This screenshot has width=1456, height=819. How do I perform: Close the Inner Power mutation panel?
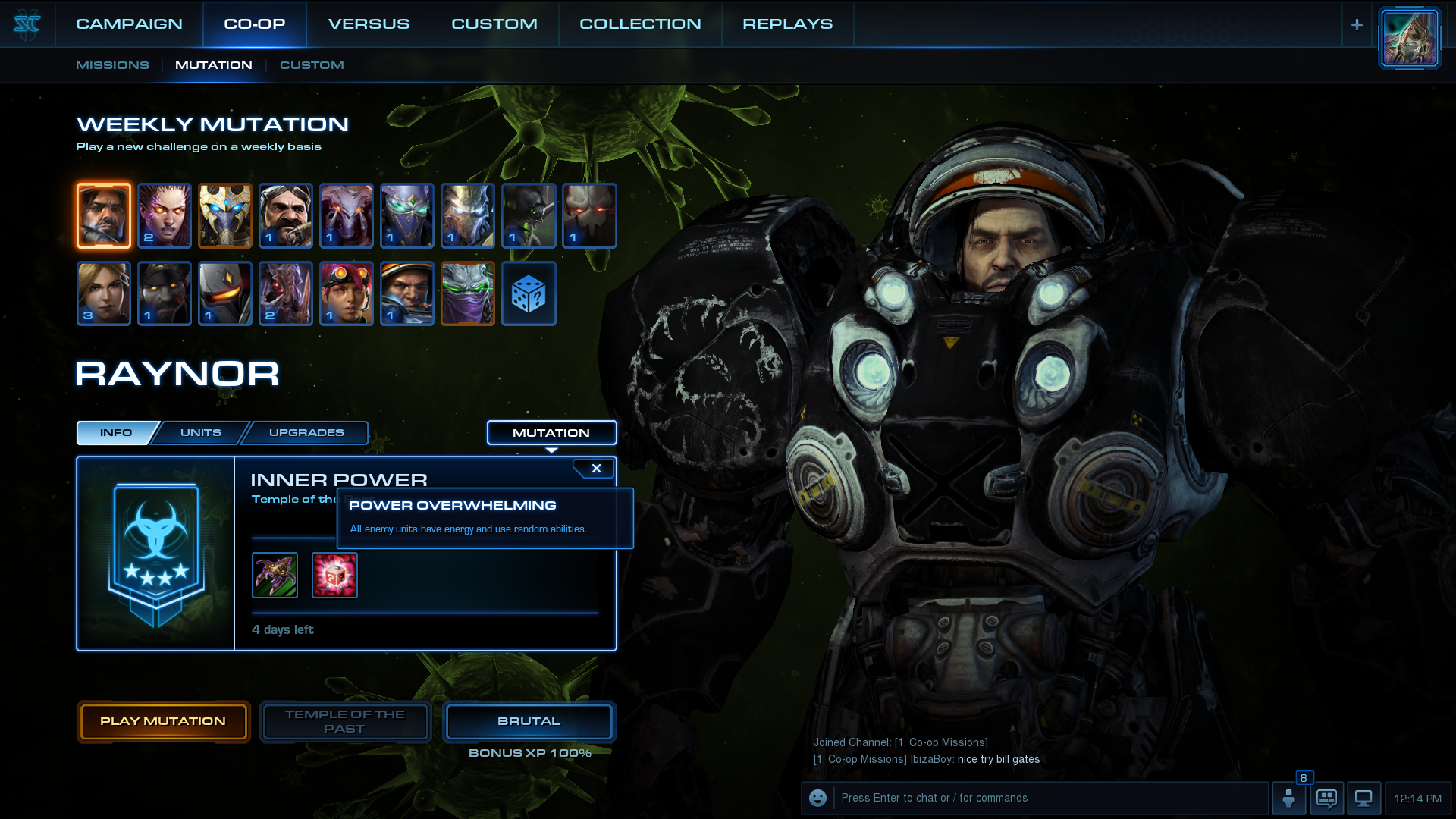pyautogui.click(x=596, y=469)
